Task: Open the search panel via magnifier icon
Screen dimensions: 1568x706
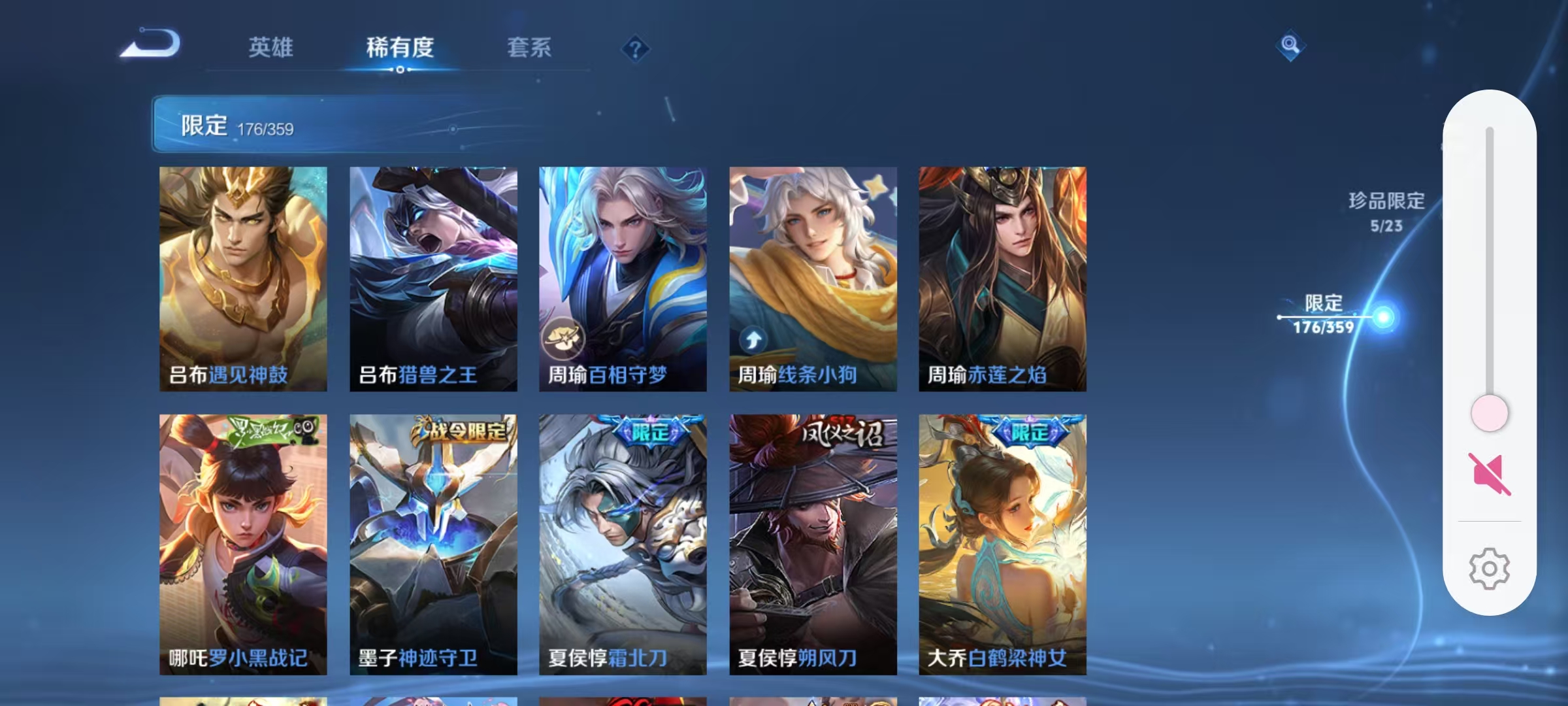Action: pos(1290,47)
